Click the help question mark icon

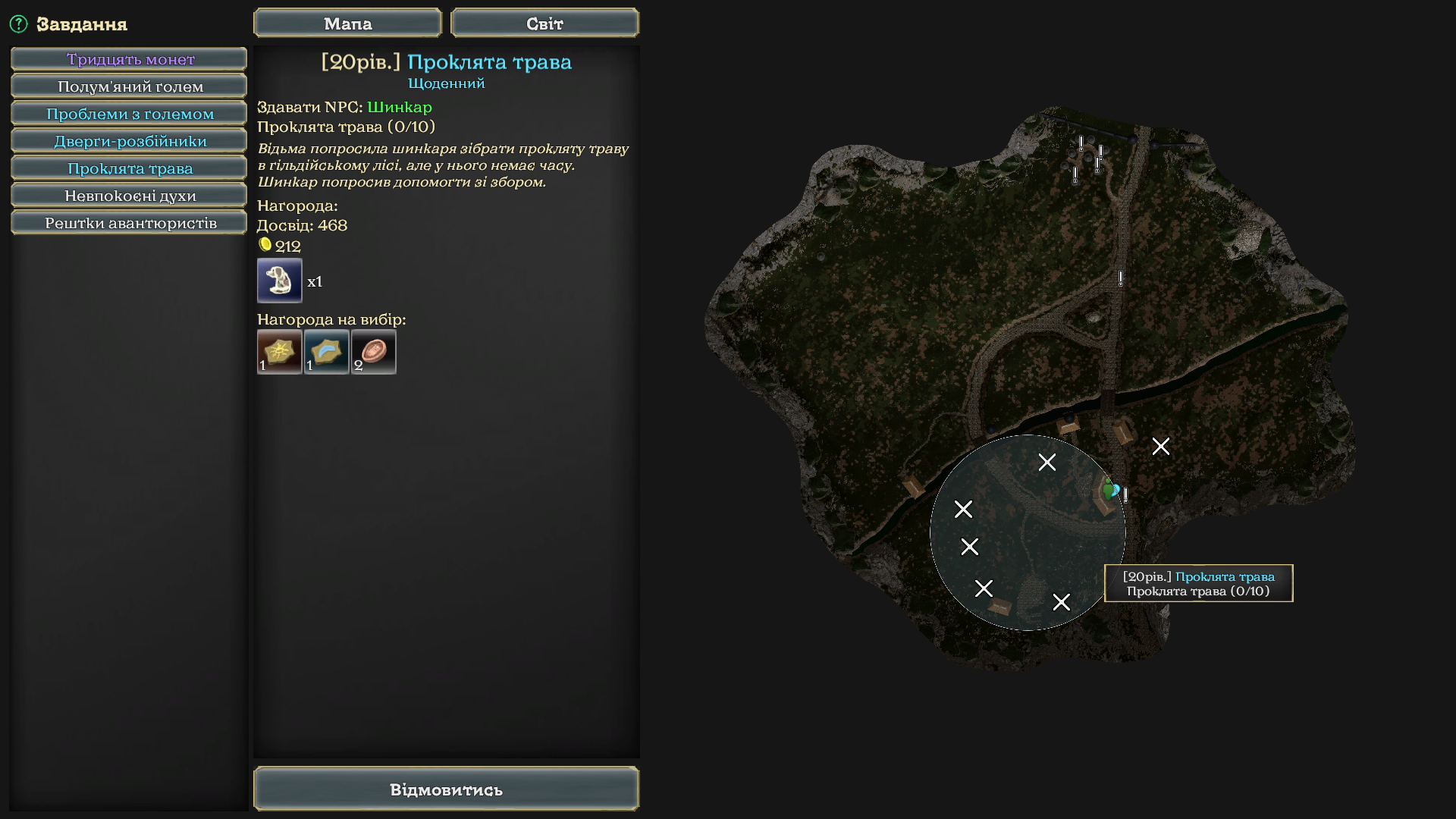(x=18, y=24)
